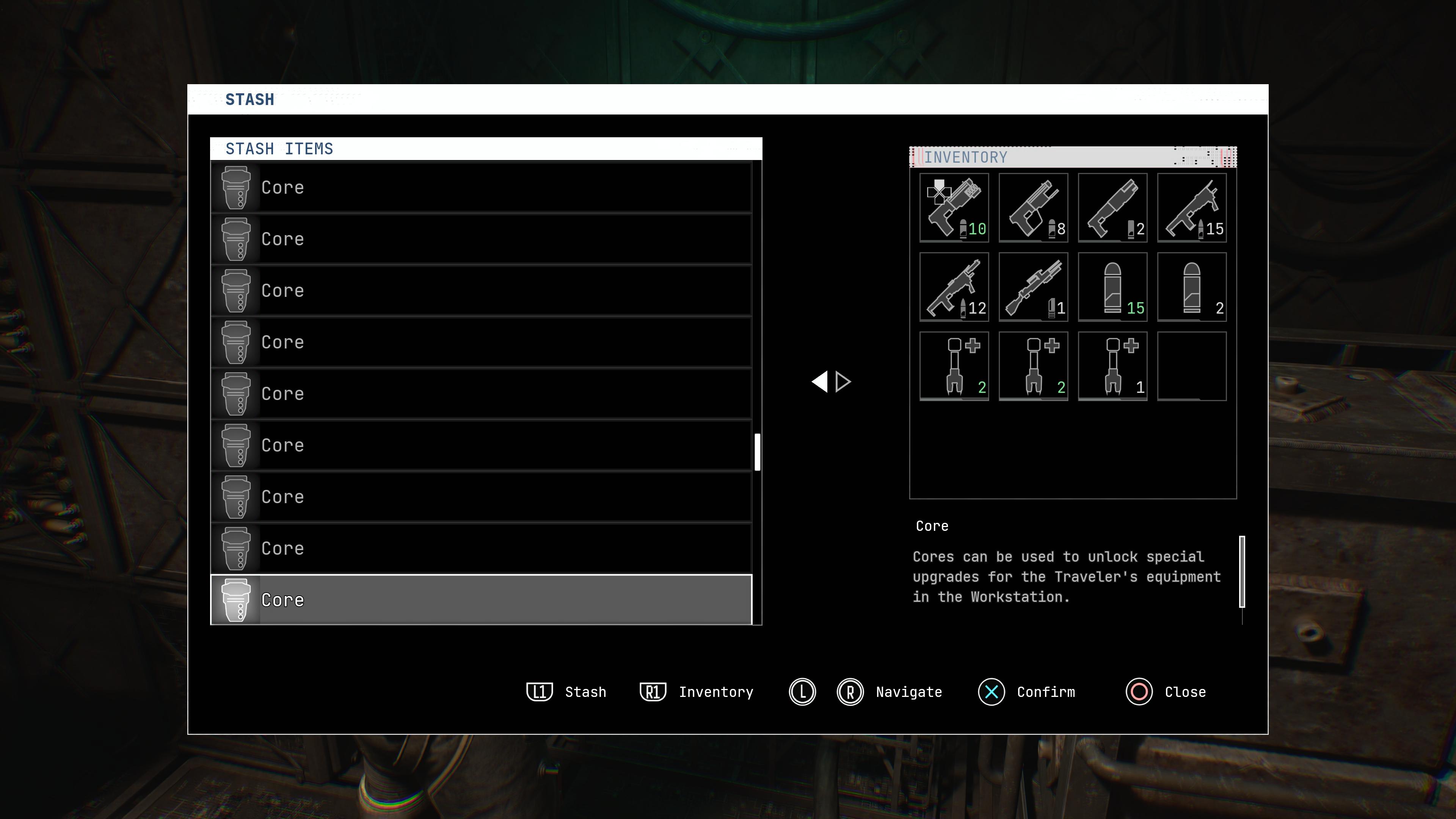Select the weapon slot with 12 rounds
1456x819 pixels.
point(954,287)
